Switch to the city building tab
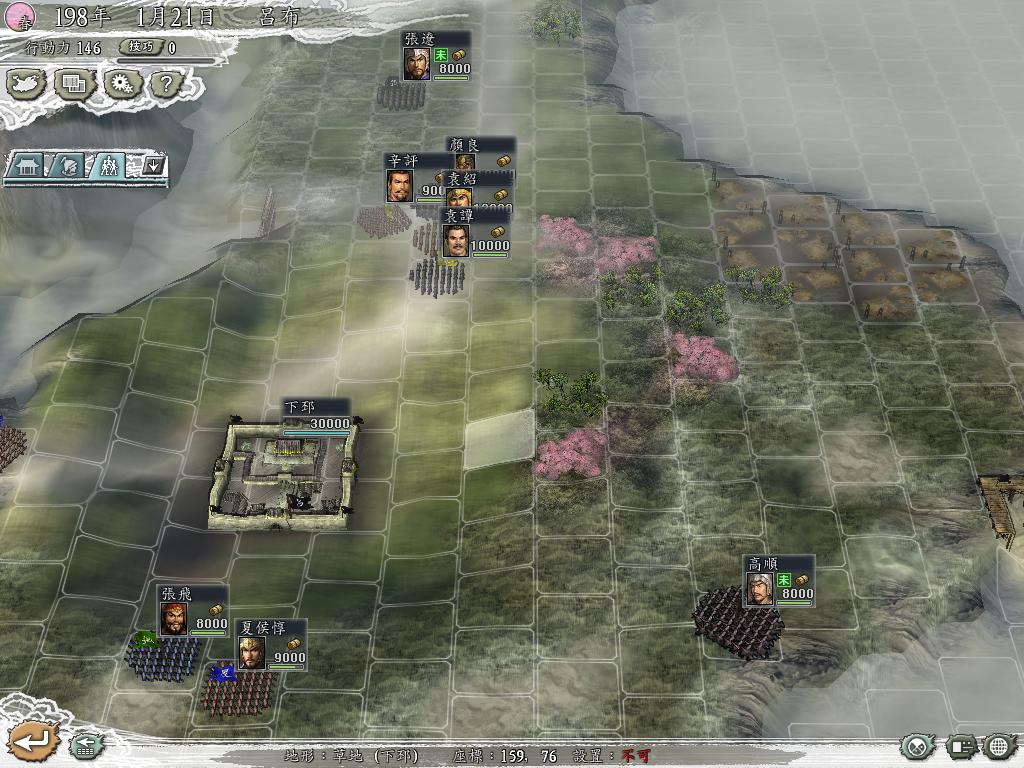1024x768 pixels. click(x=29, y=165)
